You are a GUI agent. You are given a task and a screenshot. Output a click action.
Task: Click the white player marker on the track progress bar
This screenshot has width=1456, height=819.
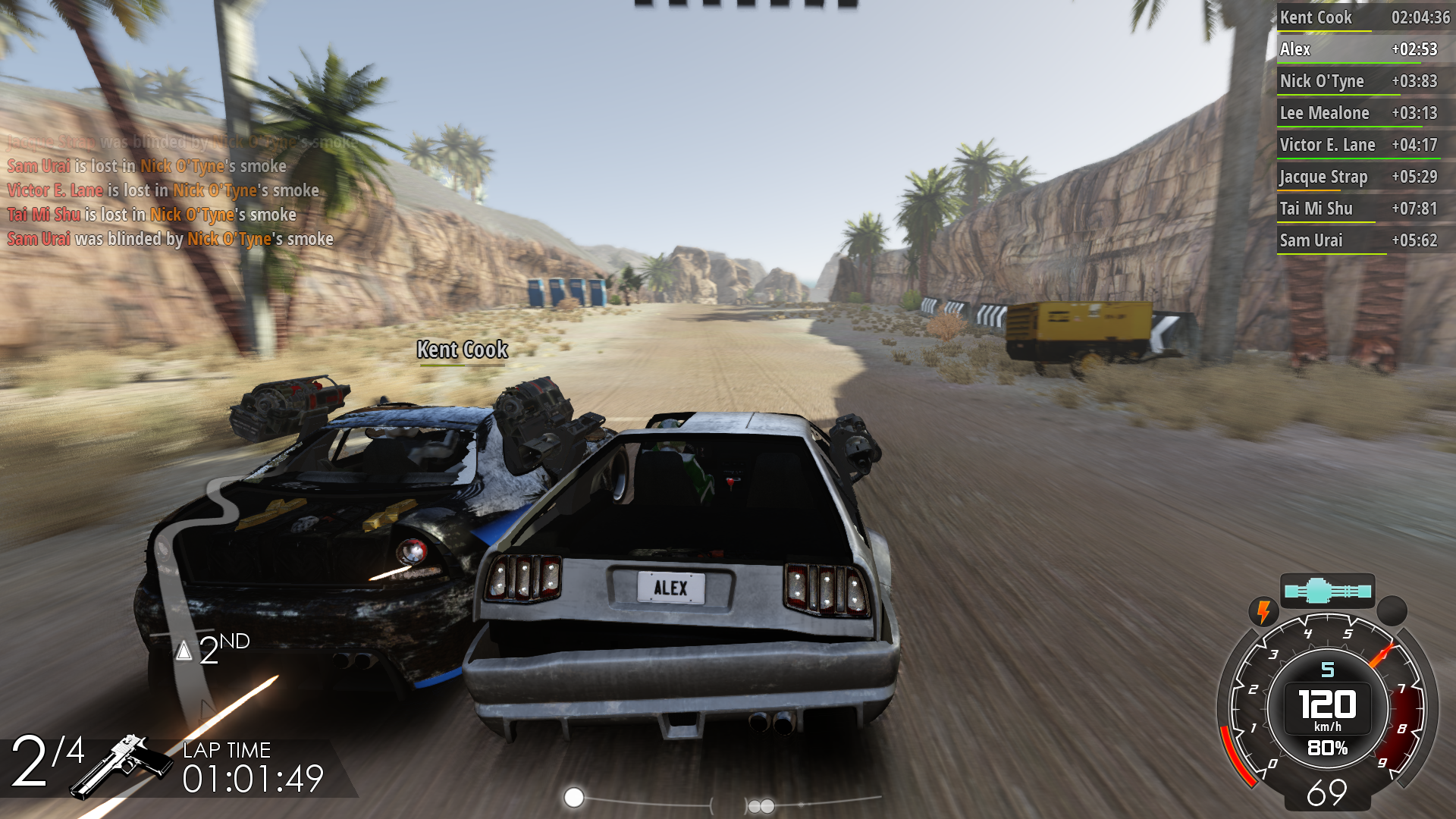click(574, 797)
